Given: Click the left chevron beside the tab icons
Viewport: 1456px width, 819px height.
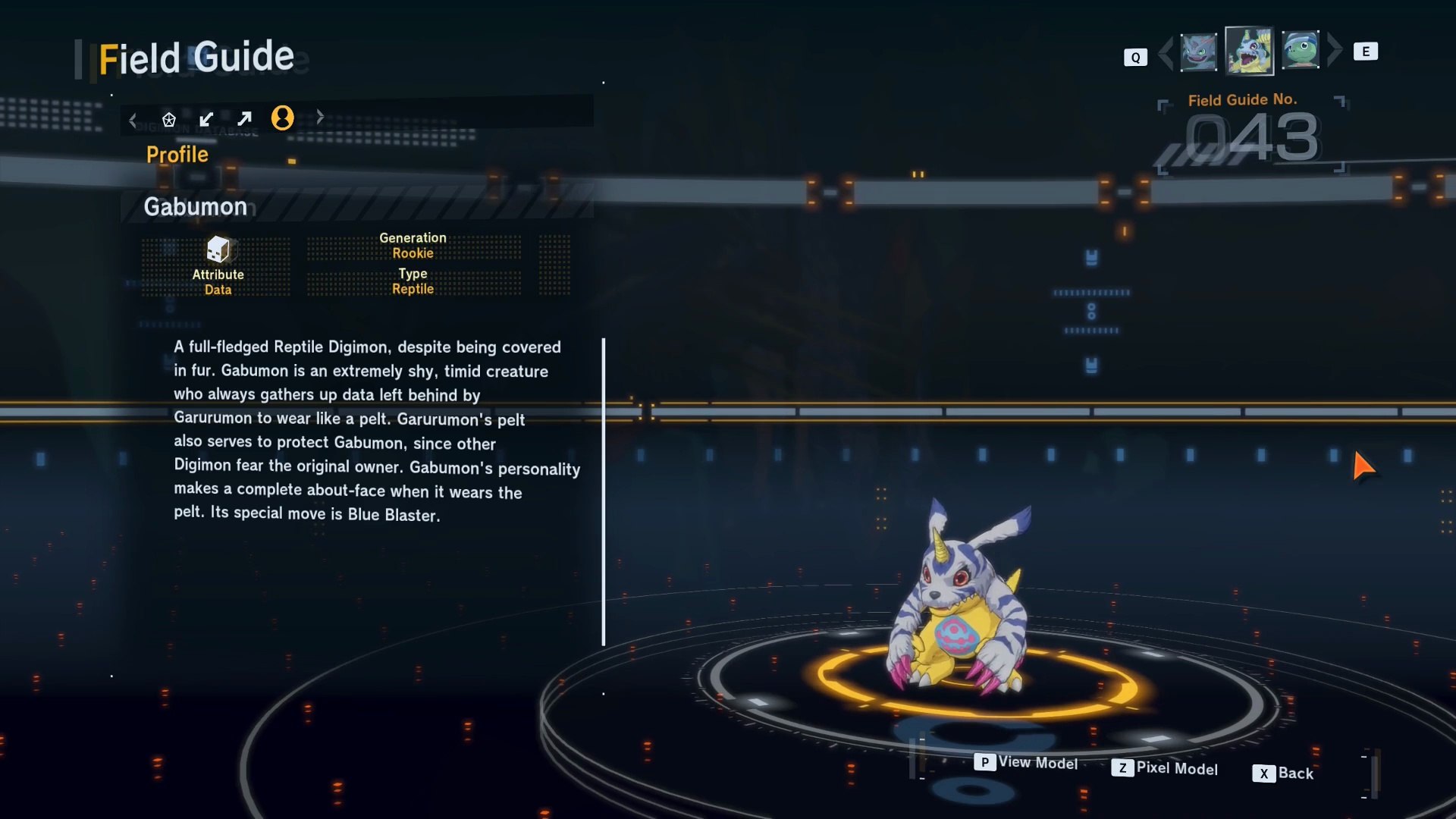Looking at the screenshot, I should (133, 120).
